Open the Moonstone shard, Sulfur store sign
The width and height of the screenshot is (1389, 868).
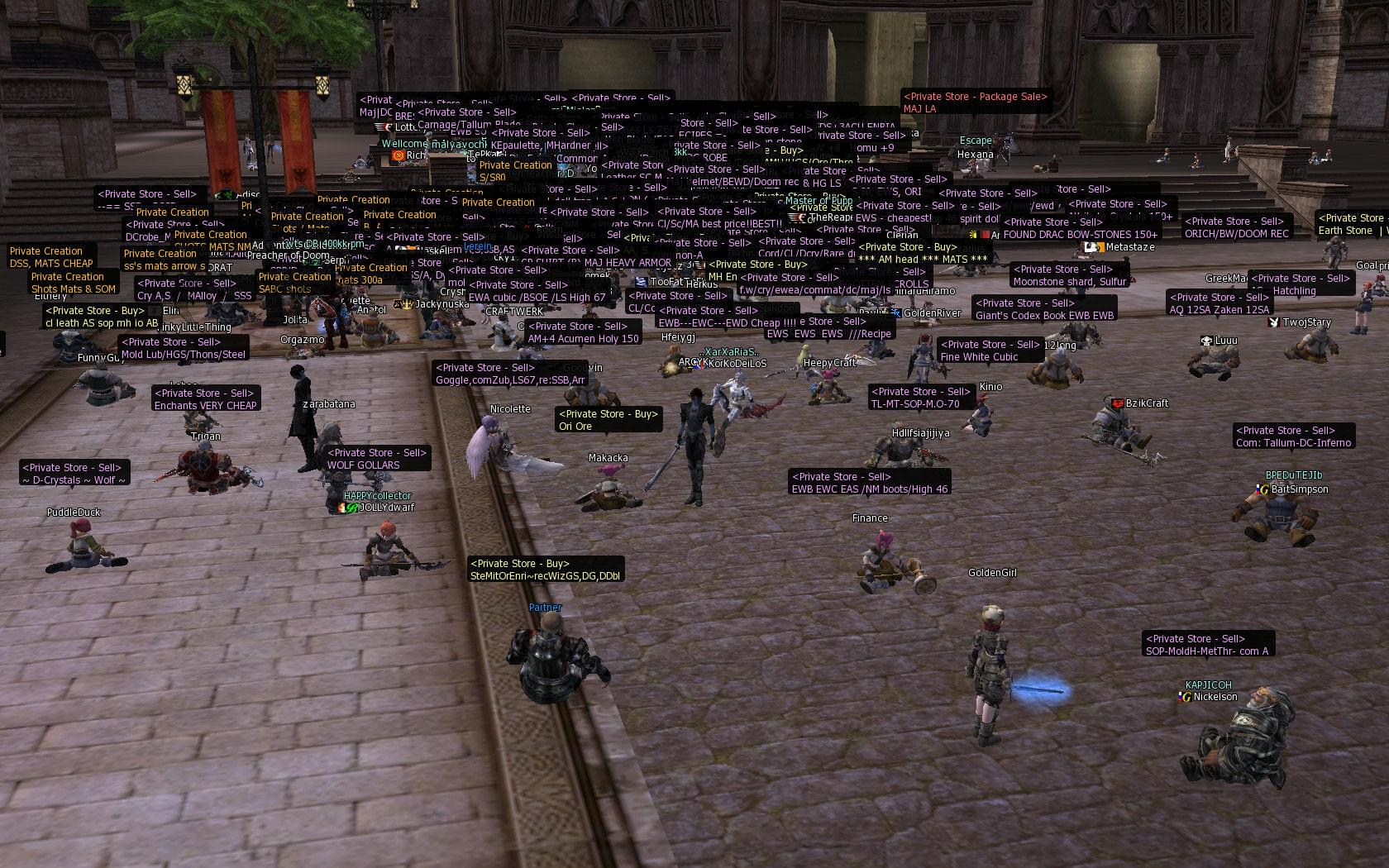[1069, 275]
